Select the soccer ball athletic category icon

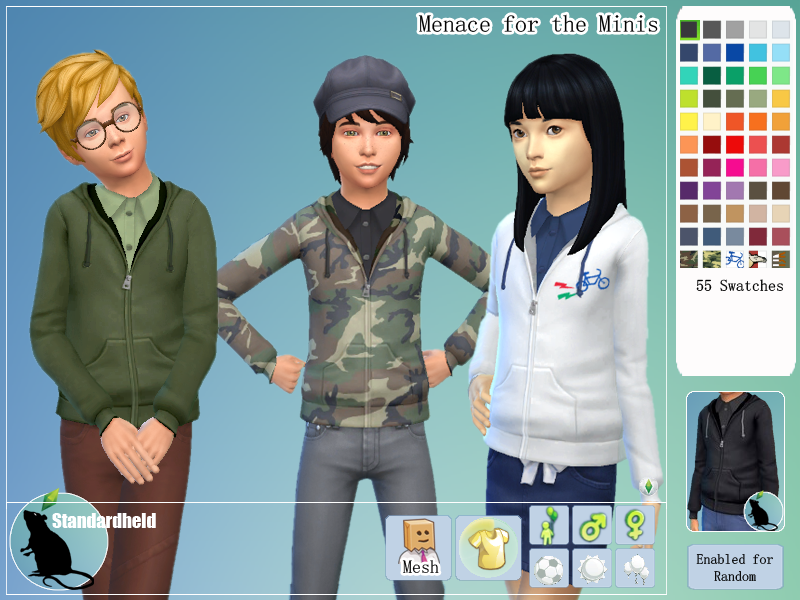click(549, 568)
